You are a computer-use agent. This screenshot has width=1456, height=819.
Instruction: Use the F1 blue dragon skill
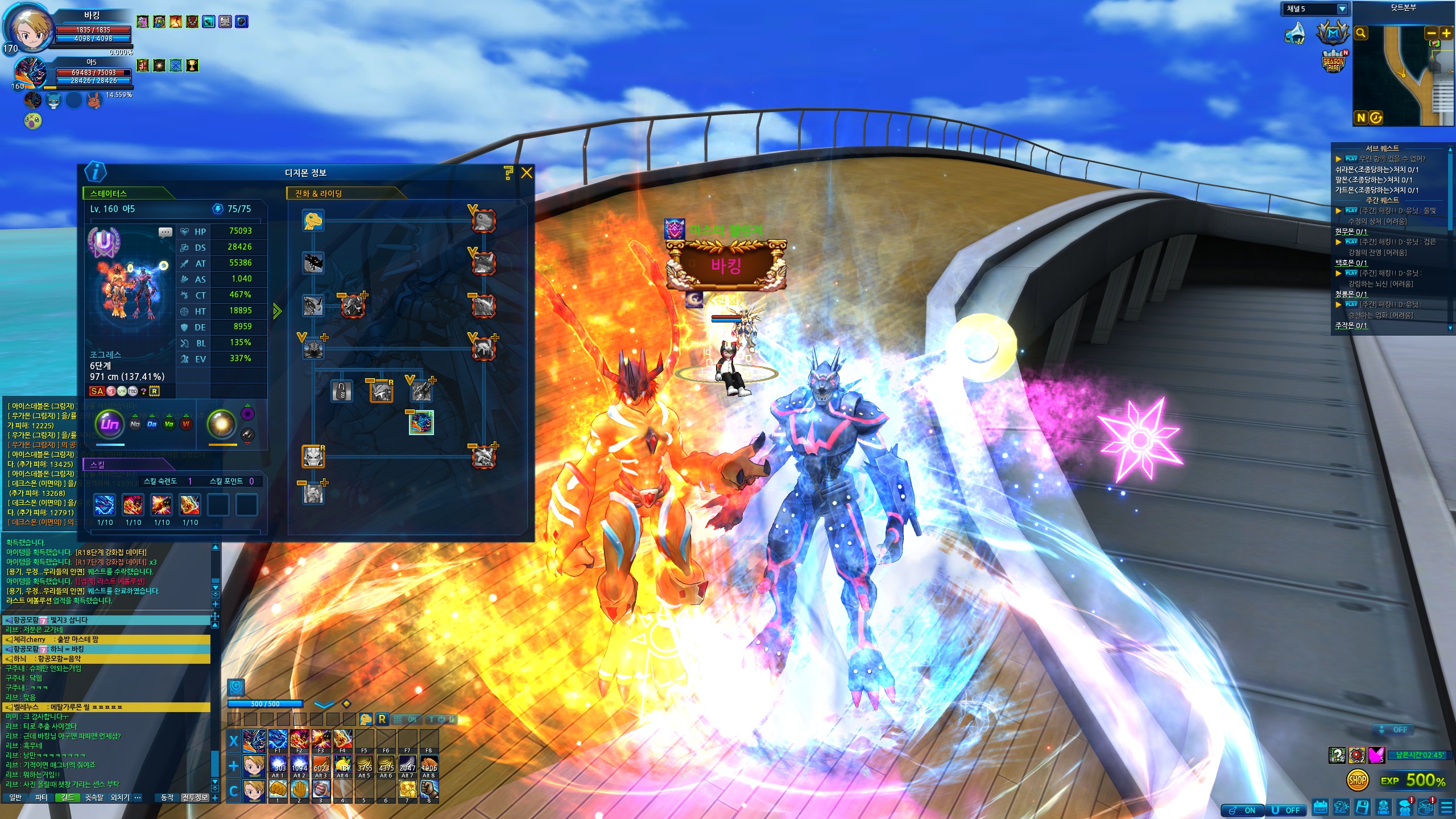(278, 739)
